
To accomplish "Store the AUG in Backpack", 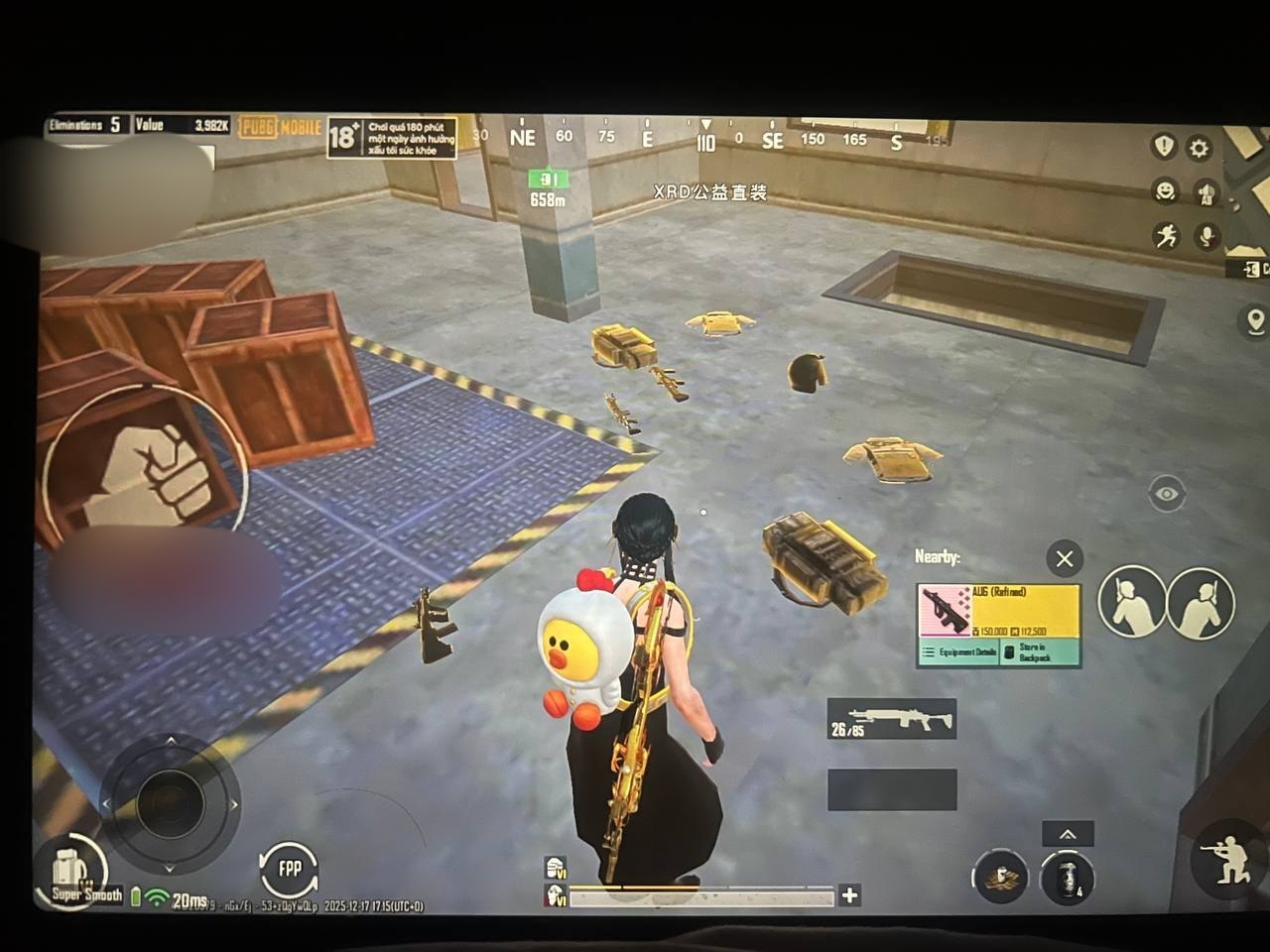I will point(1037,653).
